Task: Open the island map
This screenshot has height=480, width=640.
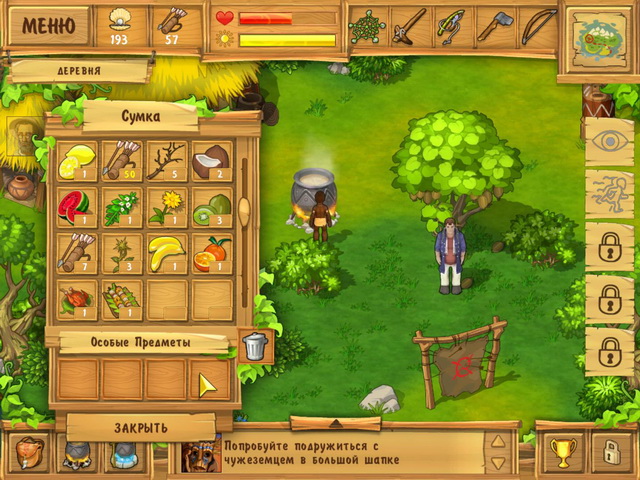Action: click(x=596, y=38)
